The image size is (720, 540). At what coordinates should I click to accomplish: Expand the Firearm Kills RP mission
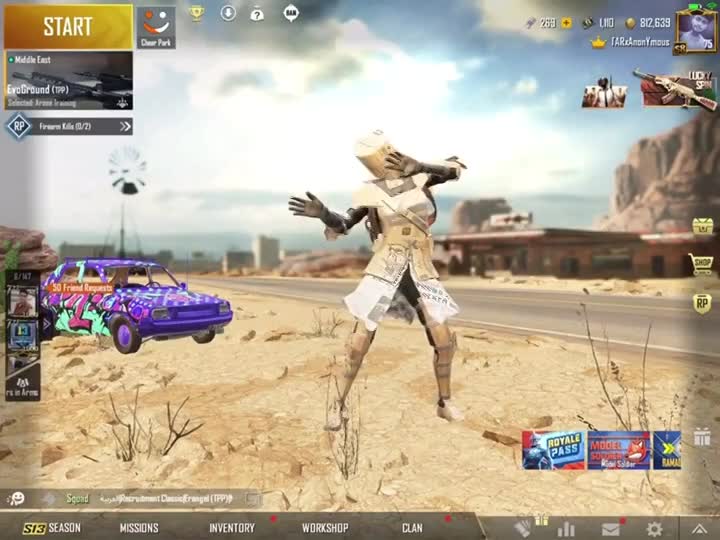point(125,126)
